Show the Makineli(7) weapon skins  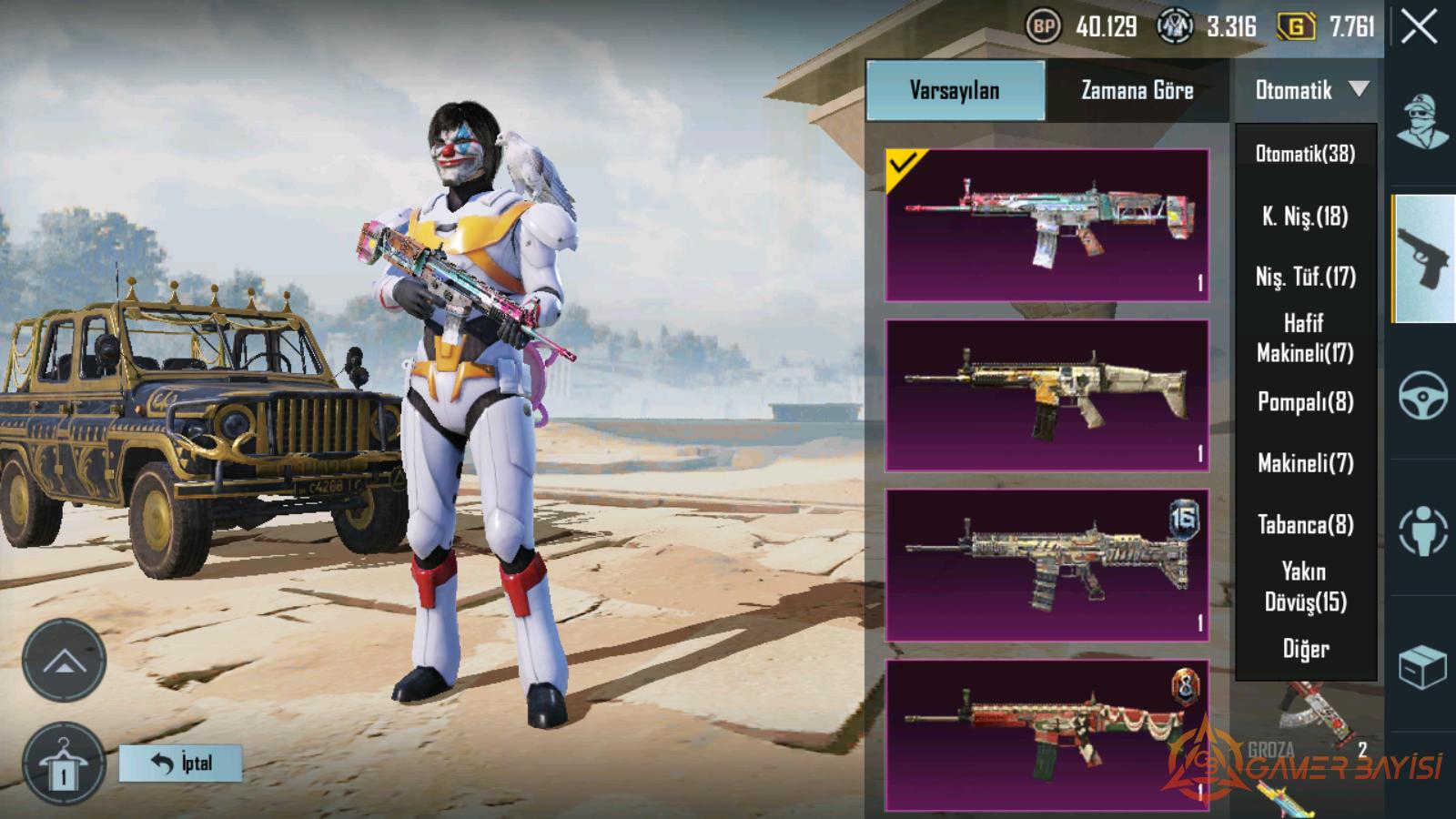[1305, 463]
